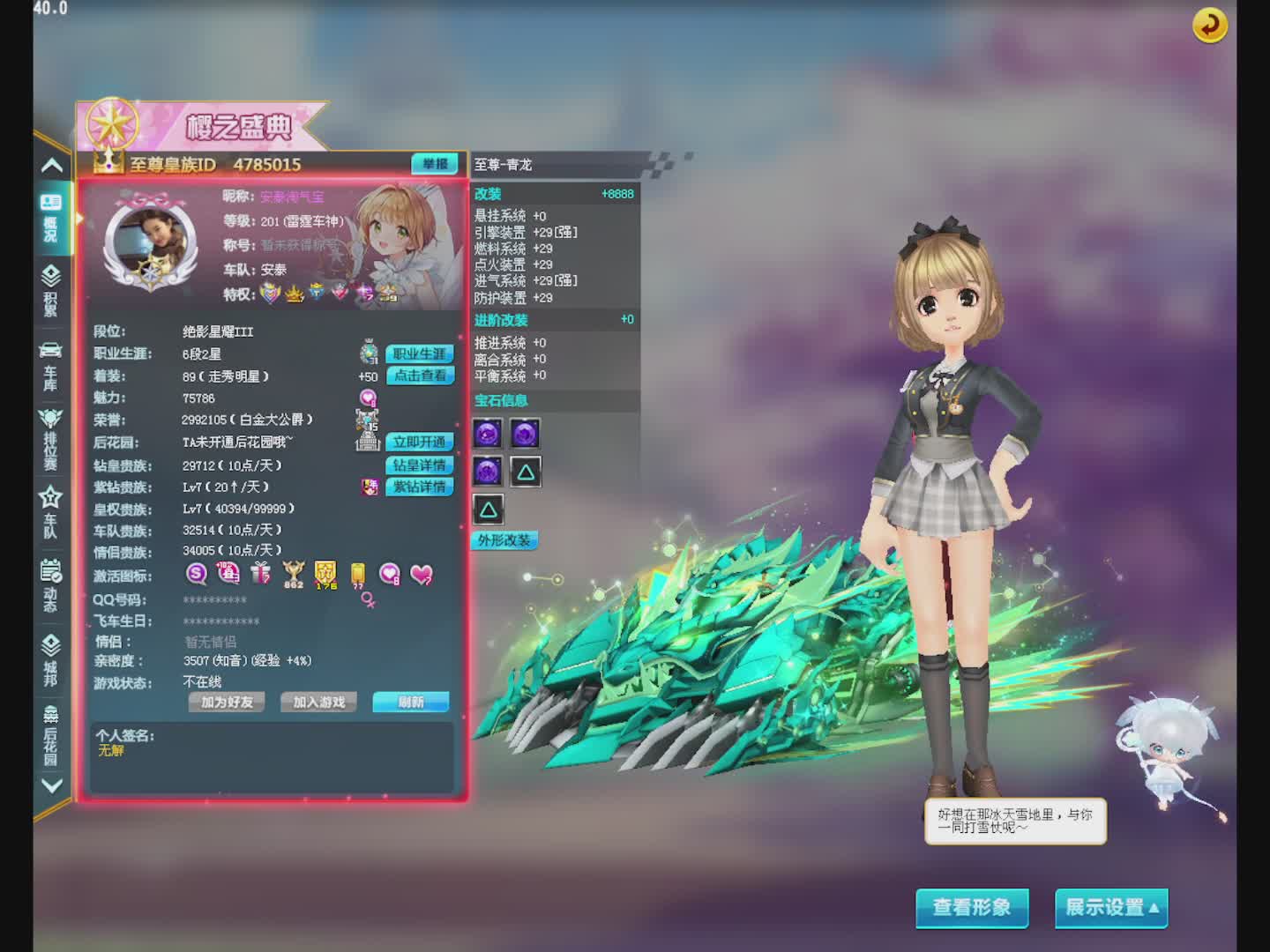Open the 车队 team tab
1270x952 pixels.
[51, 512]
